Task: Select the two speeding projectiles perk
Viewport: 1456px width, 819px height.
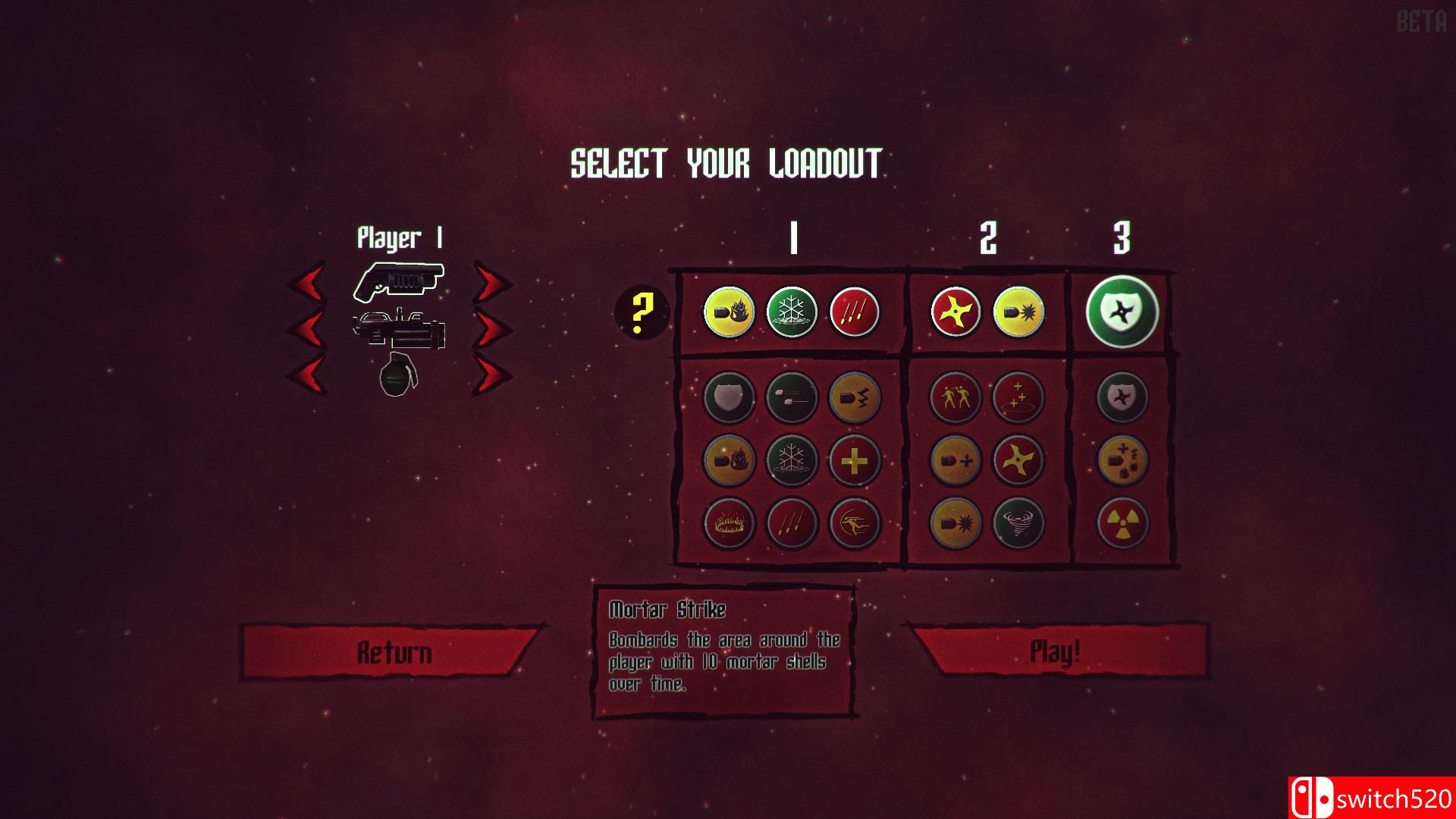Action: [792, 397]
